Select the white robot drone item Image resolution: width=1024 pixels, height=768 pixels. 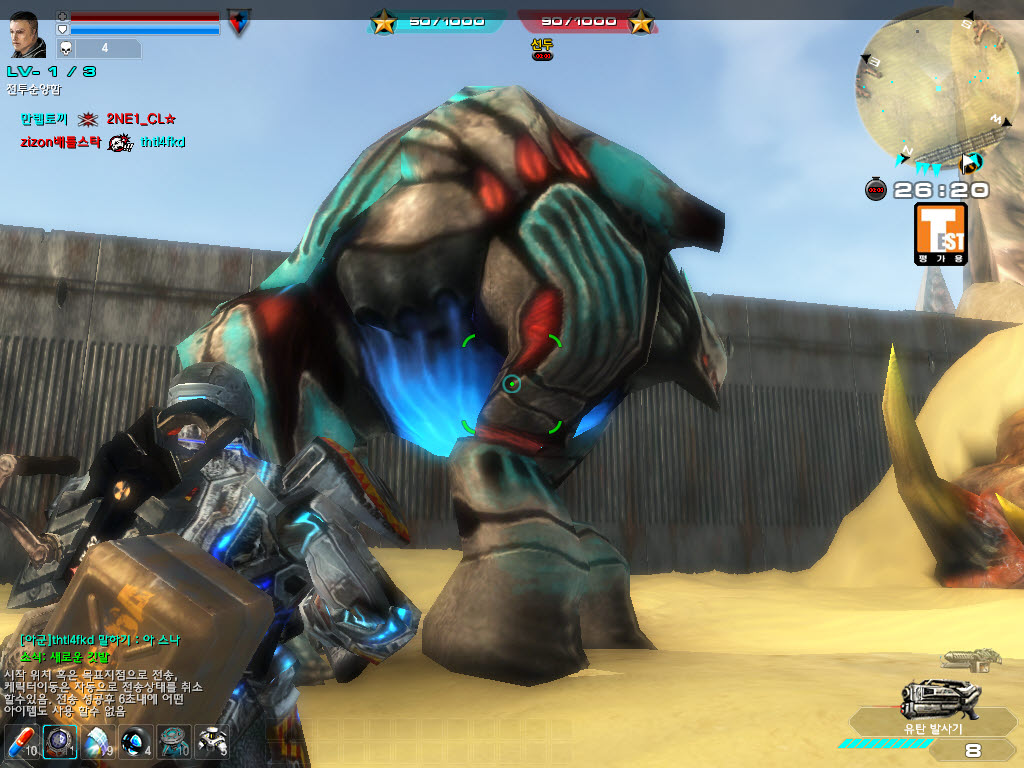211,743
